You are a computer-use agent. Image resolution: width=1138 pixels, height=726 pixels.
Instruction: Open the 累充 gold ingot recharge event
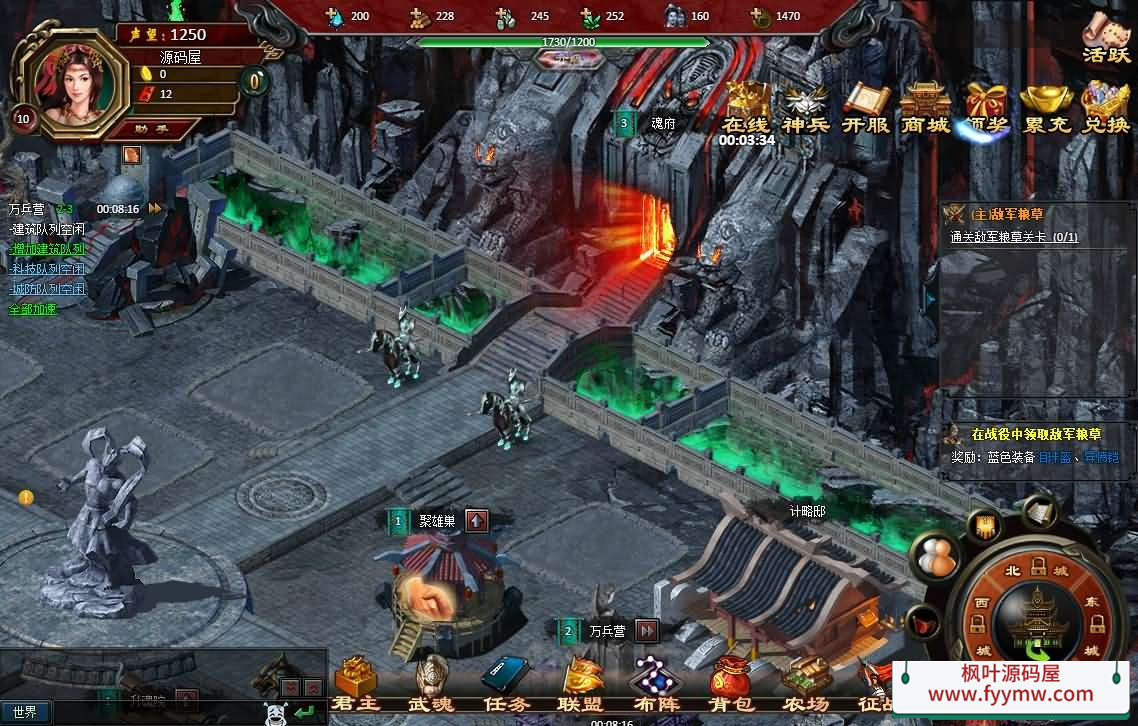point(1046,107)
